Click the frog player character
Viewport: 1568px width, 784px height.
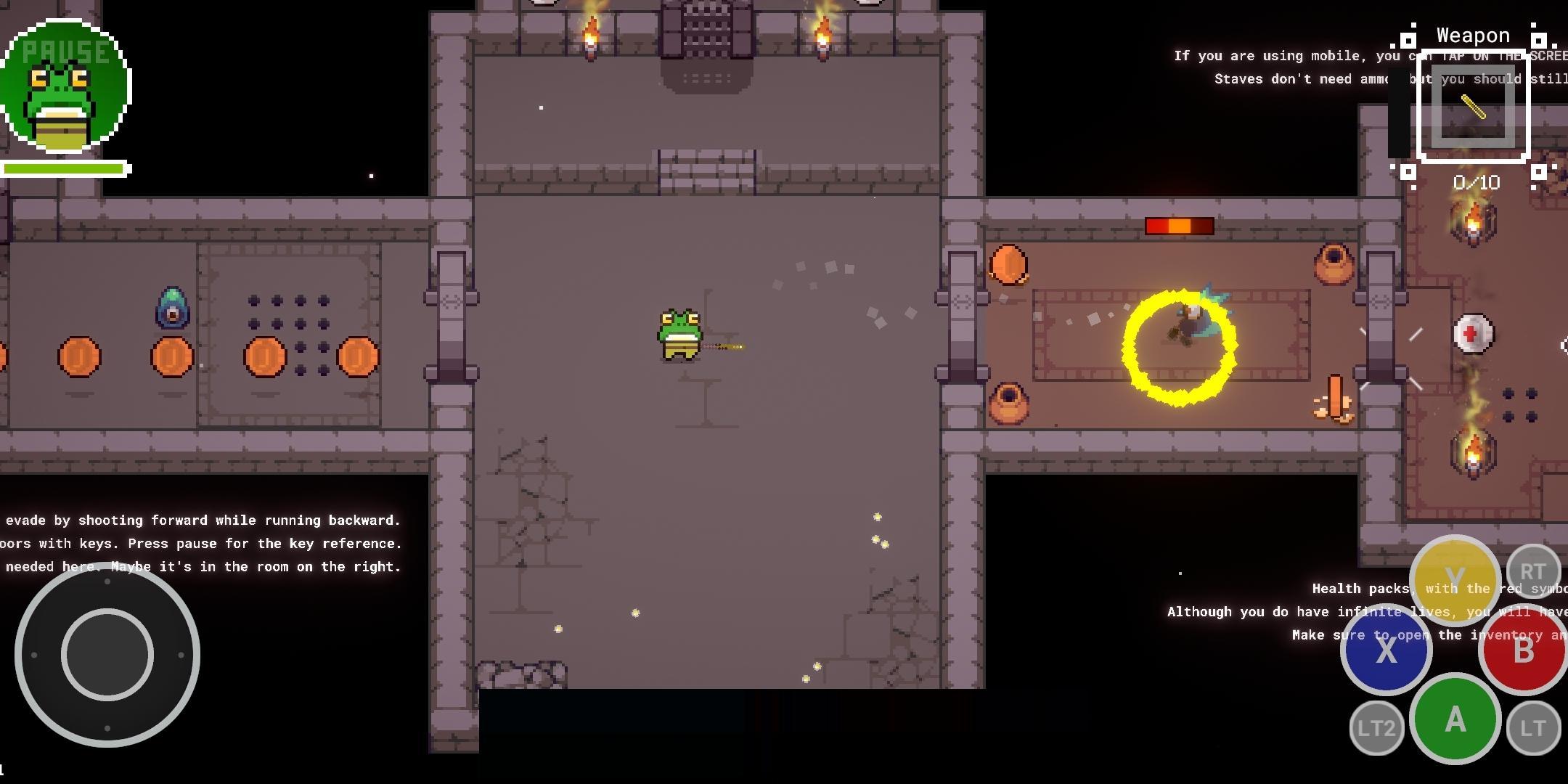[679, 334]
